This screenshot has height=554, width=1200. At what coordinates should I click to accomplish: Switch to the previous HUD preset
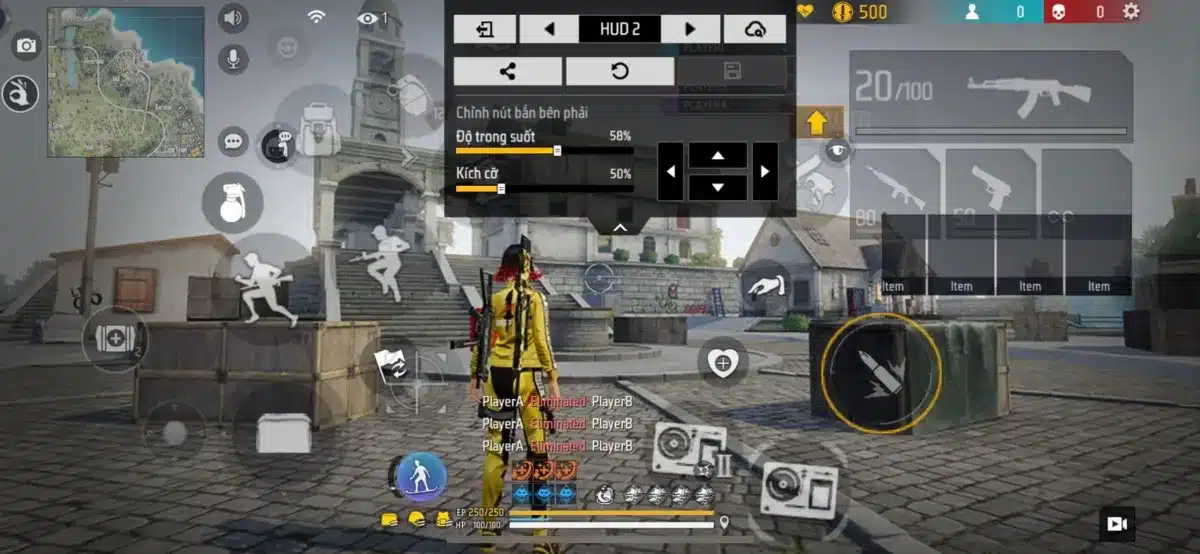tap(549, 29)
